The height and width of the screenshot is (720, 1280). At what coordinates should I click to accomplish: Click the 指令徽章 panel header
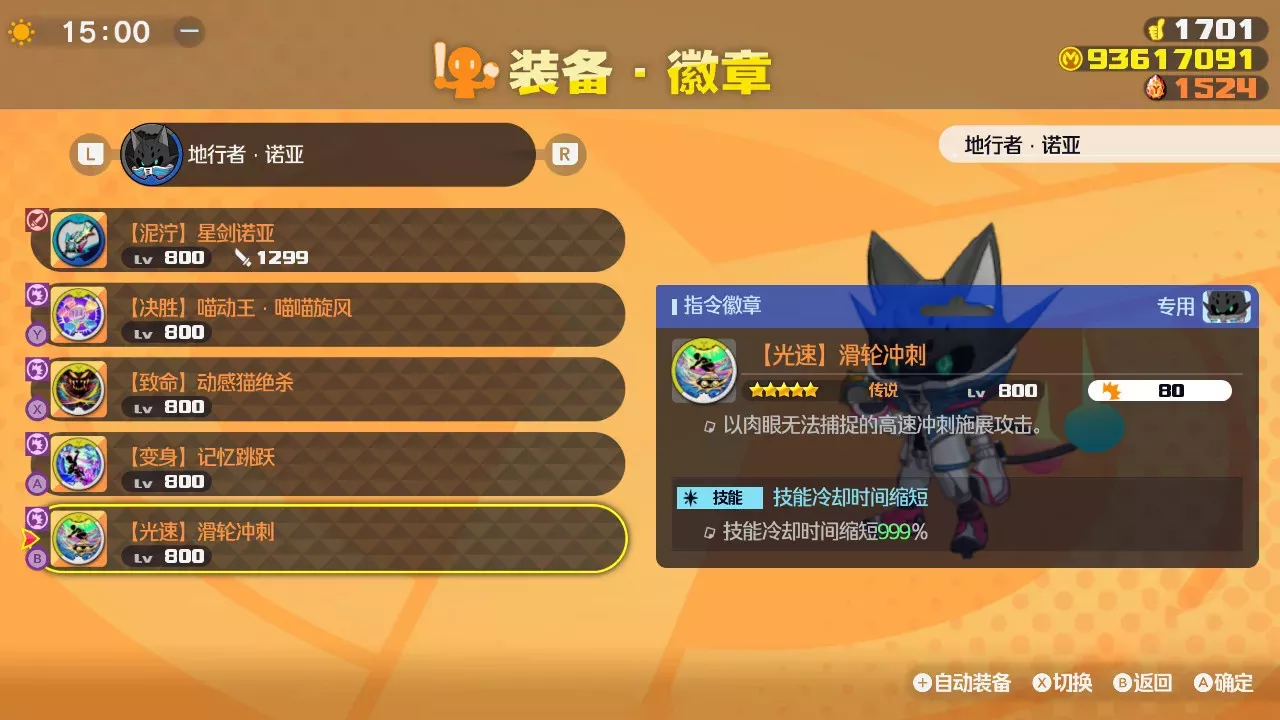[724, 307]
